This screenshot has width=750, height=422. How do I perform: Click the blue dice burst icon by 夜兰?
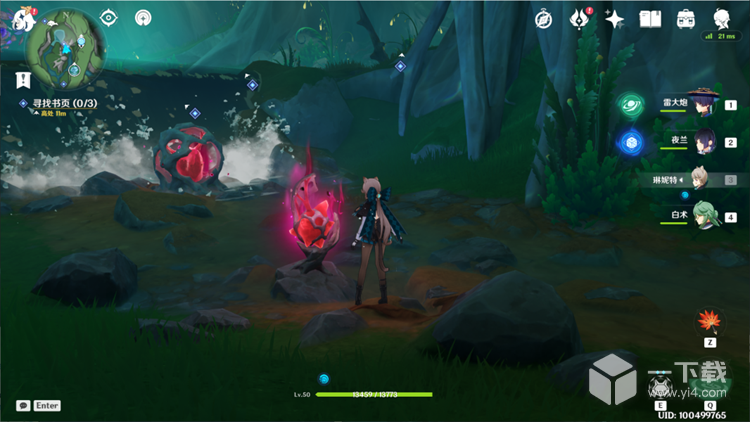[x=630, y=142]
